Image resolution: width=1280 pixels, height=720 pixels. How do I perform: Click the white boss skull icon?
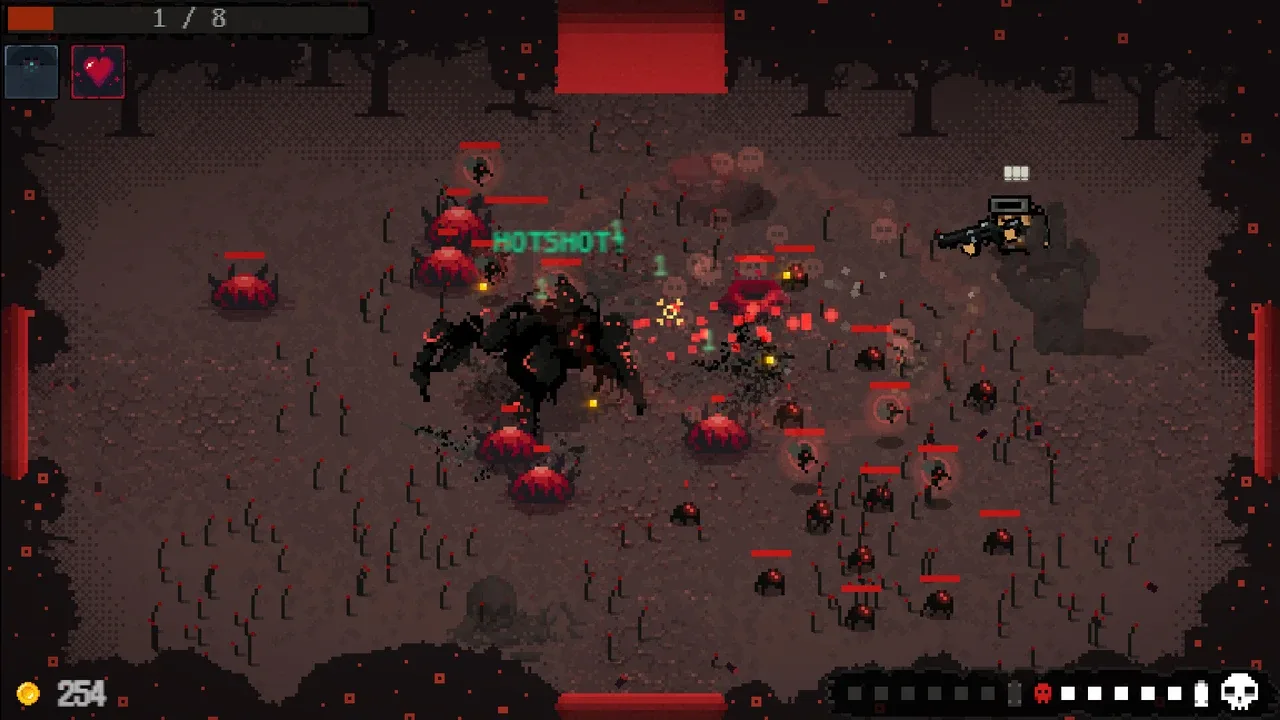click(1240, 692)
